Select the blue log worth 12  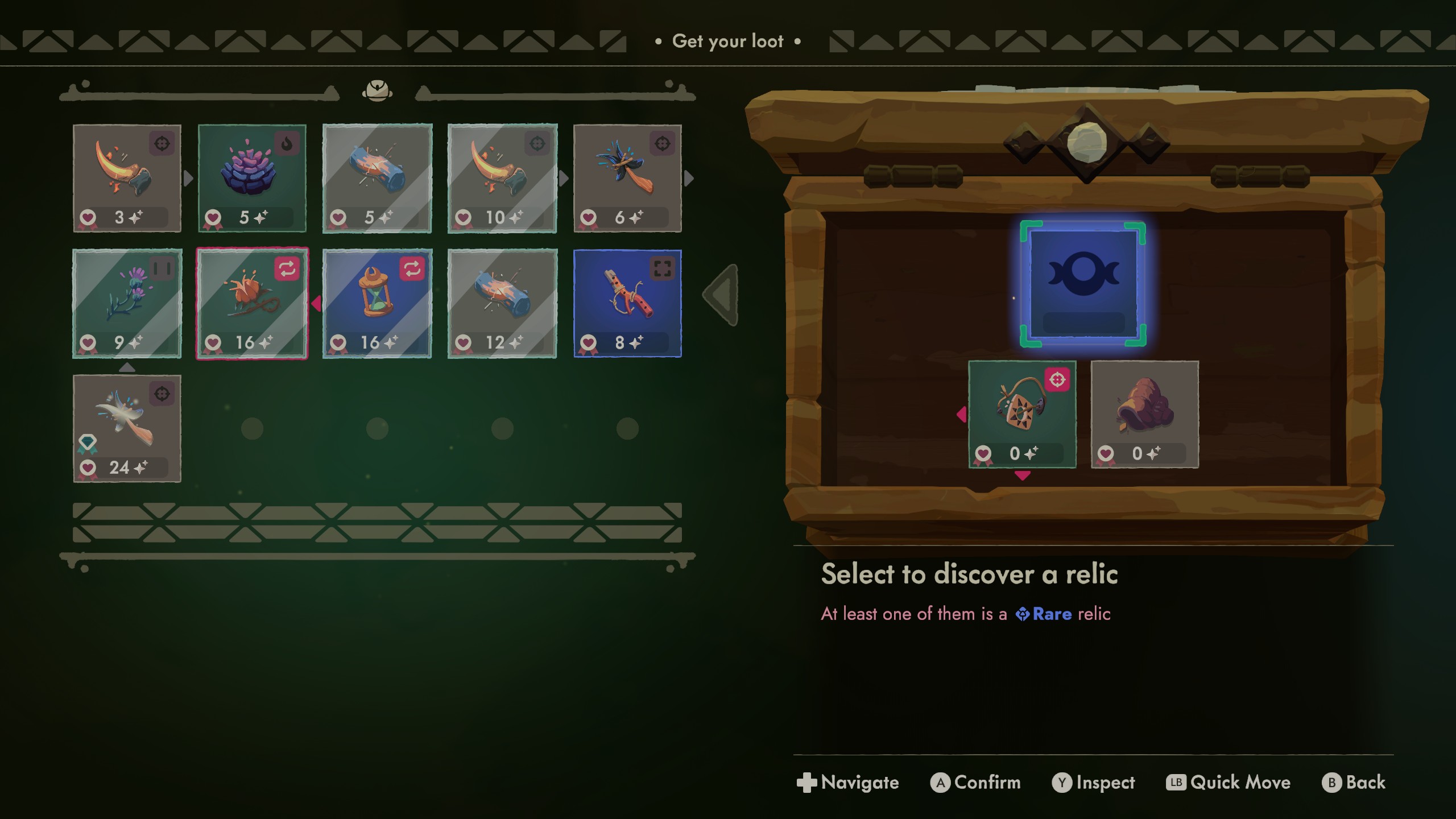502,303
